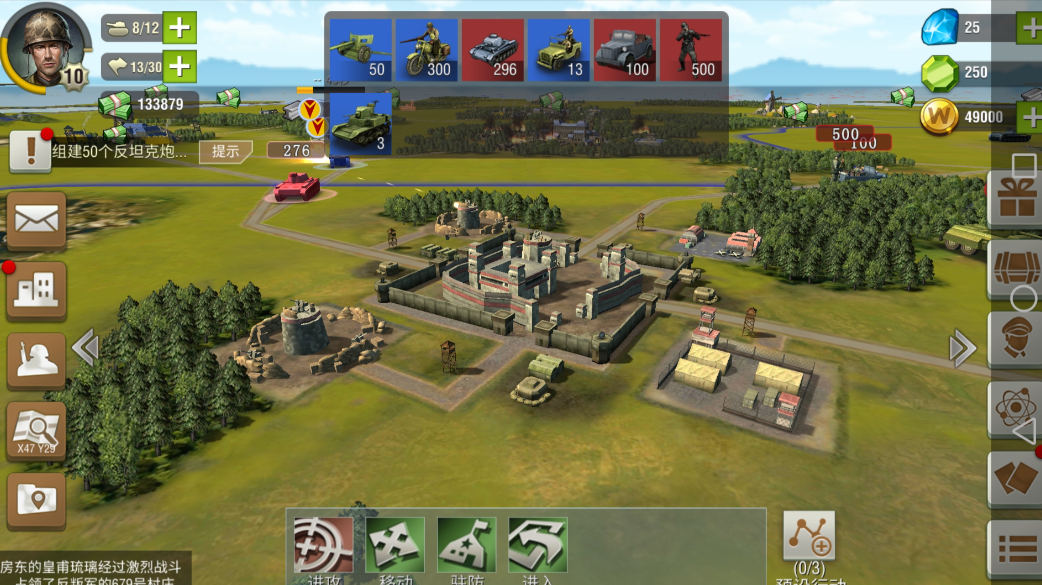
Task: Choose the 驻防 garrison command
Action: (x=467, y=547)
